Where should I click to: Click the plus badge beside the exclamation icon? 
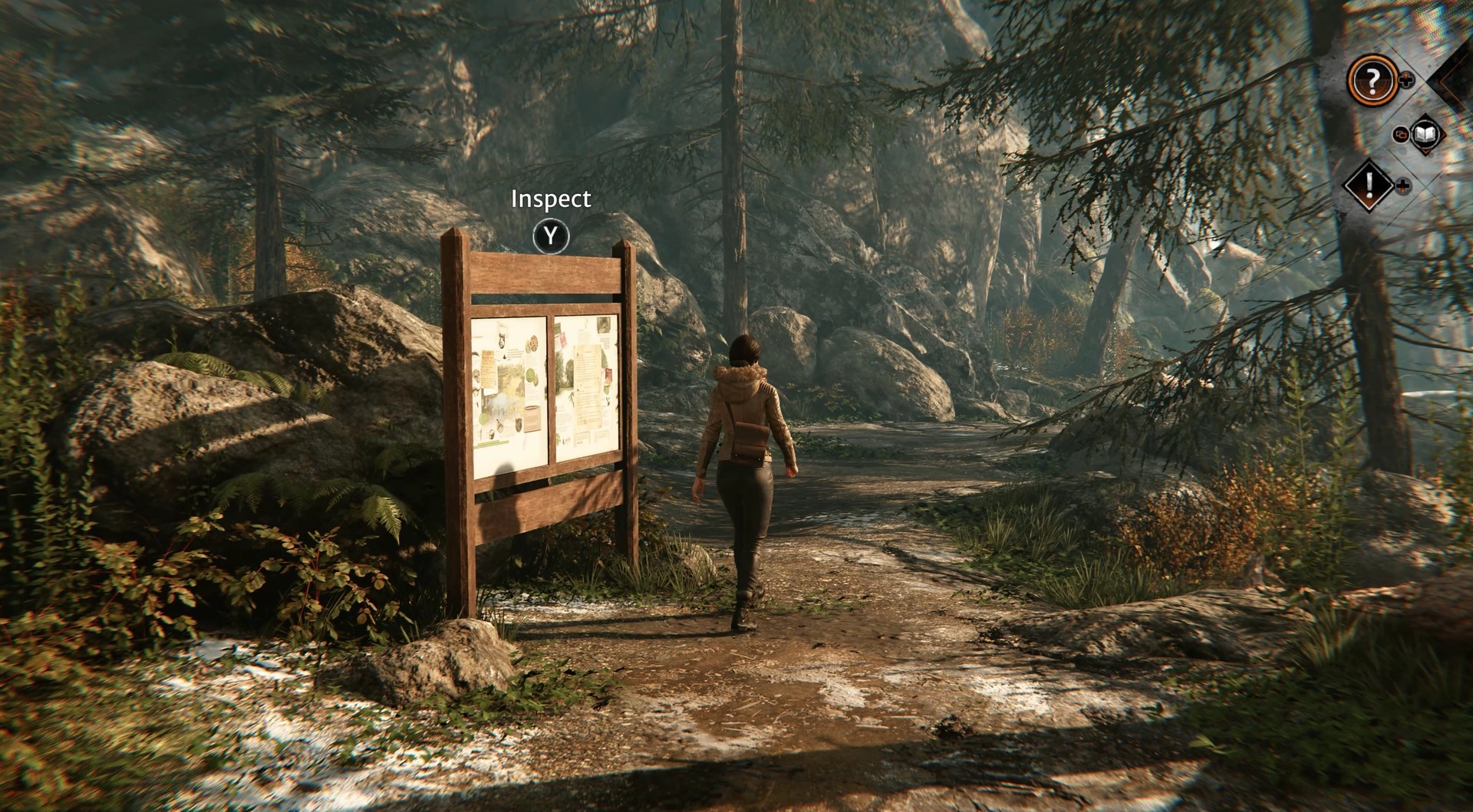click(x=1402, y=186)
